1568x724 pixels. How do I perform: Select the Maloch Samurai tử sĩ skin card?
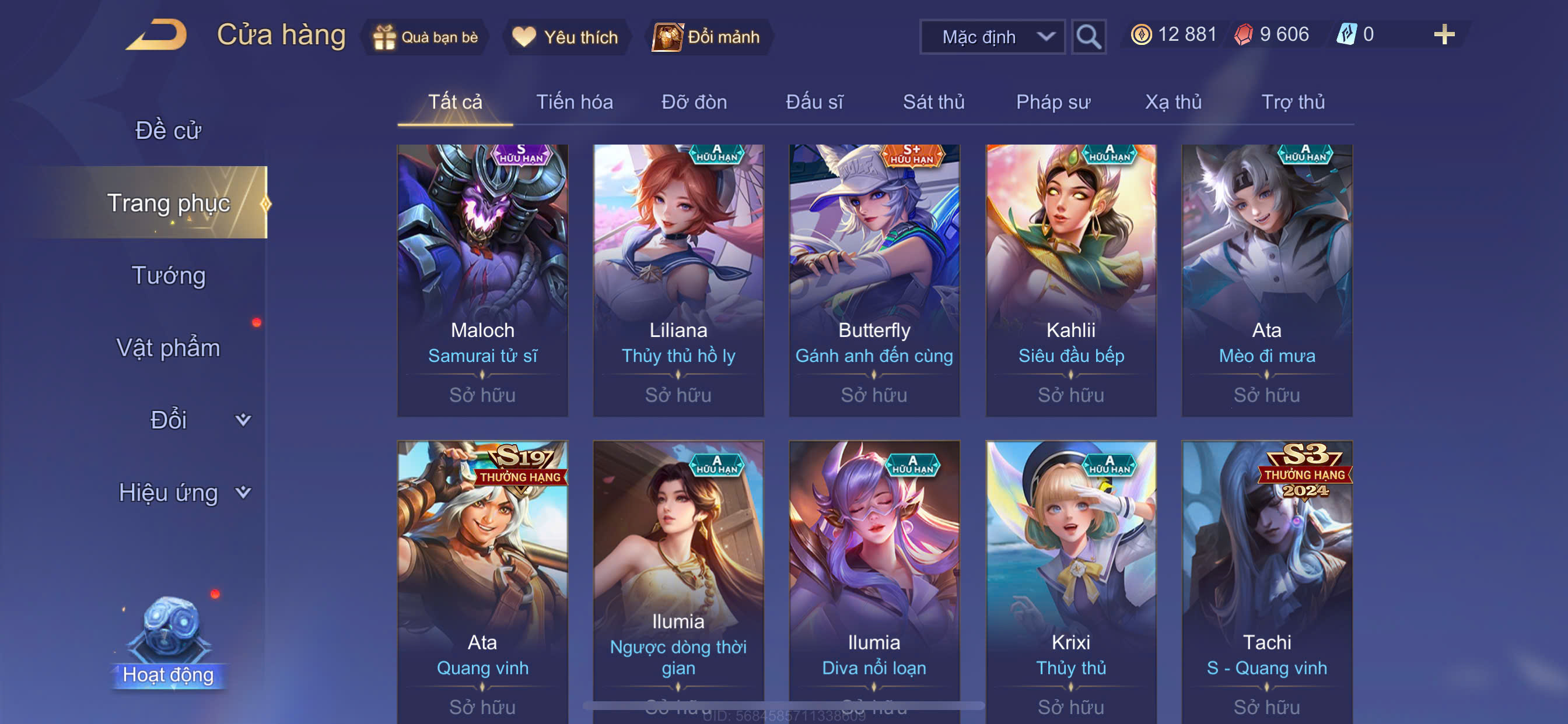tap(482, 280)
